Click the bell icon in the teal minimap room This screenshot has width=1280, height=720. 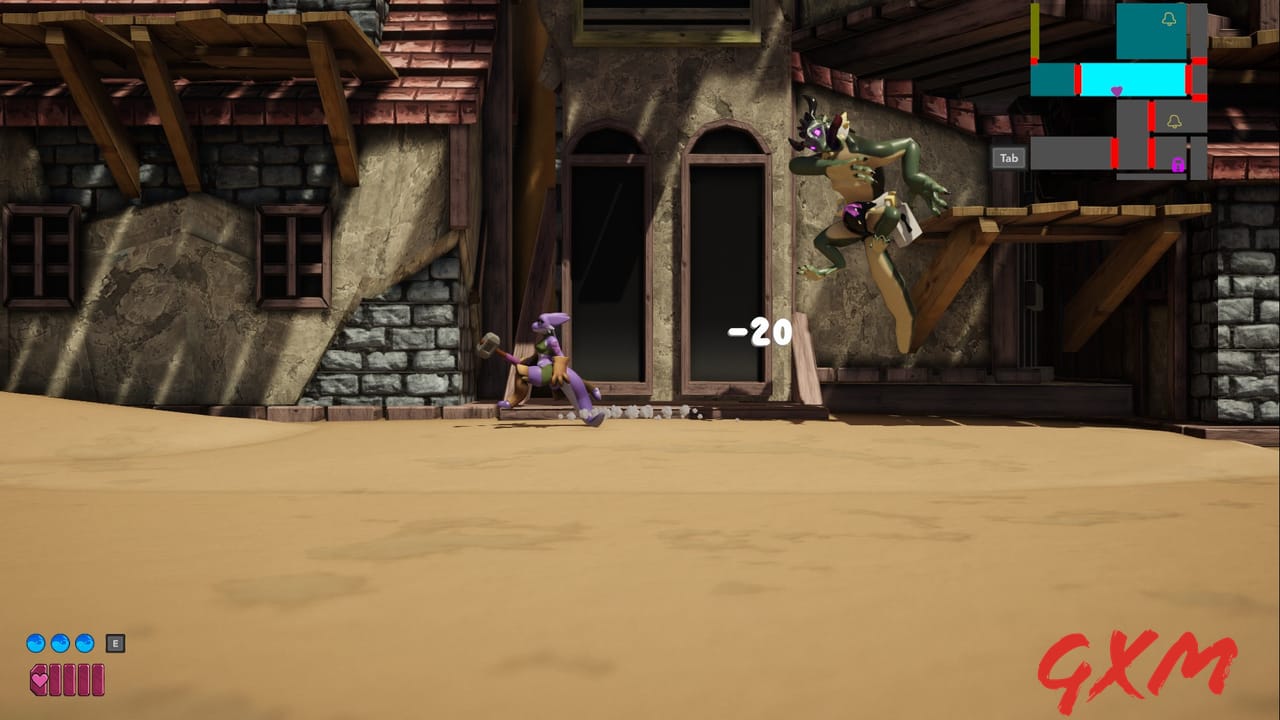click(x=1170, y=19)
